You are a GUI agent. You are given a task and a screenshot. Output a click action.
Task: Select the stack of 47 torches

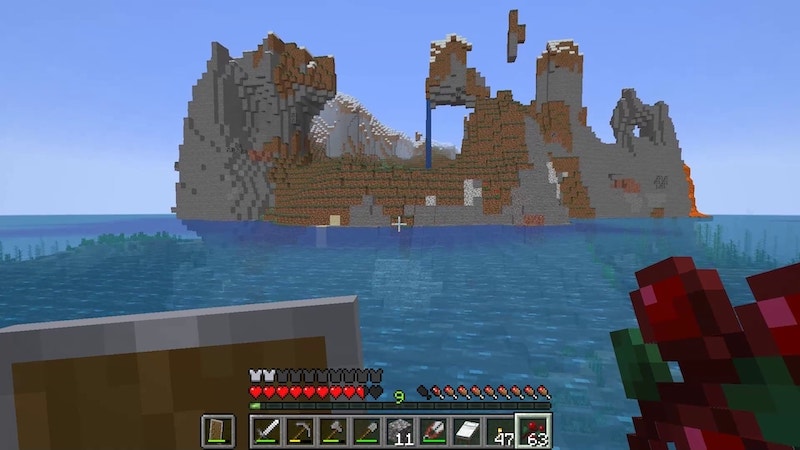point(500,431)
